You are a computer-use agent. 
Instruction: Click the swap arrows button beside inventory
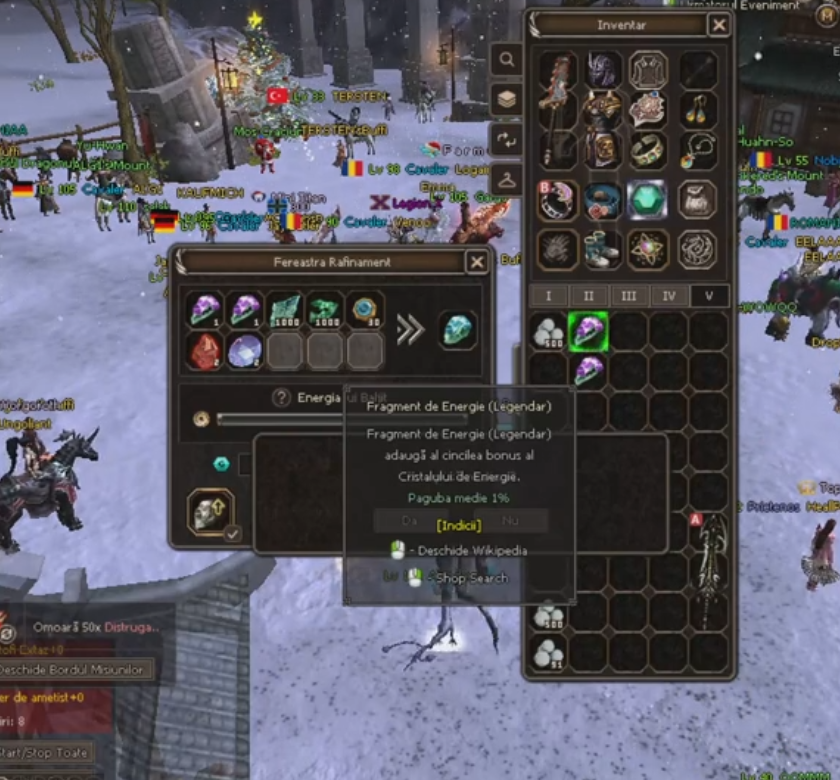pyautogui.click(x=507, y=139)
